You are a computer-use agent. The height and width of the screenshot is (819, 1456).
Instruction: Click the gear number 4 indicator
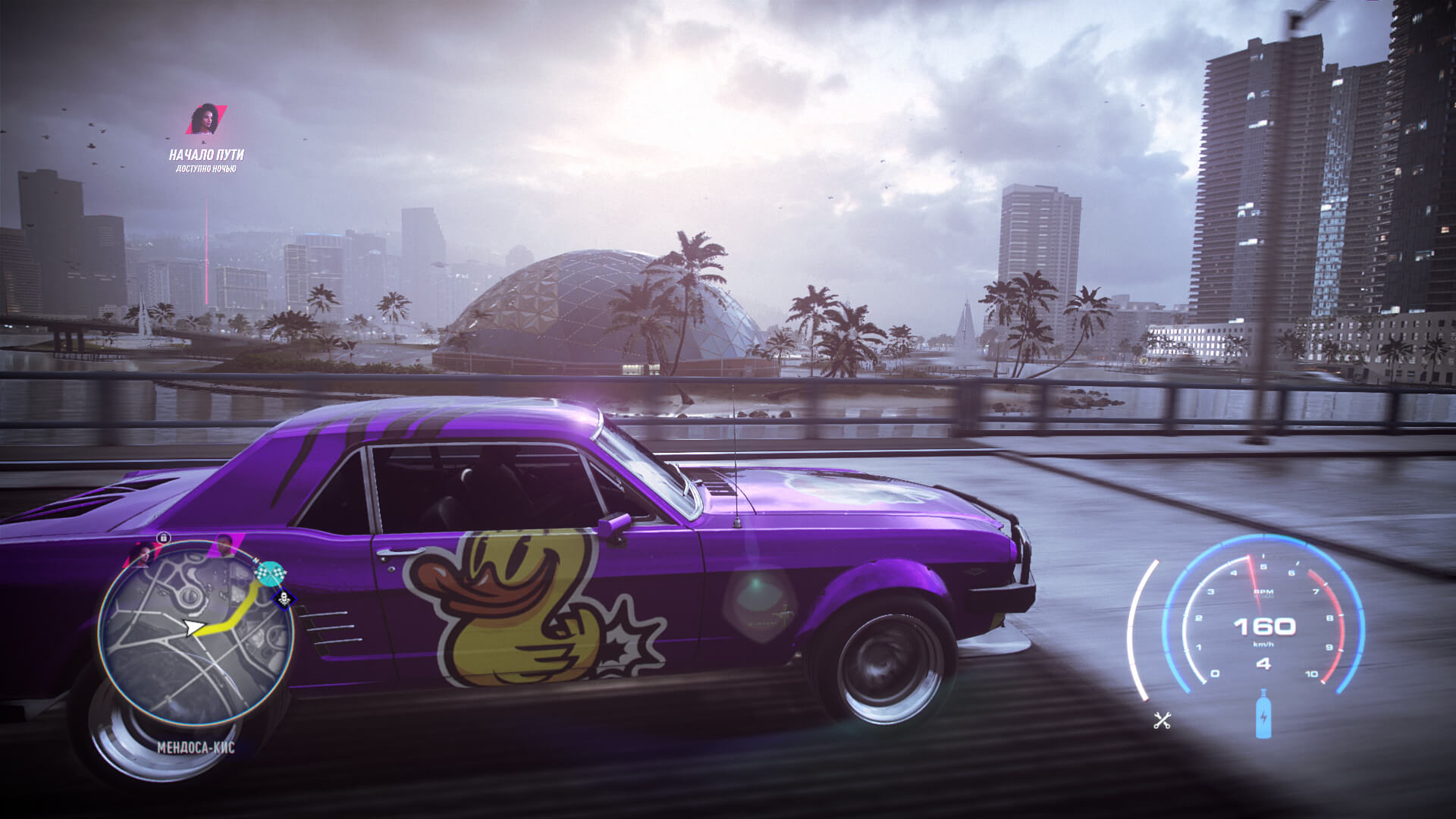point(1263,664)
